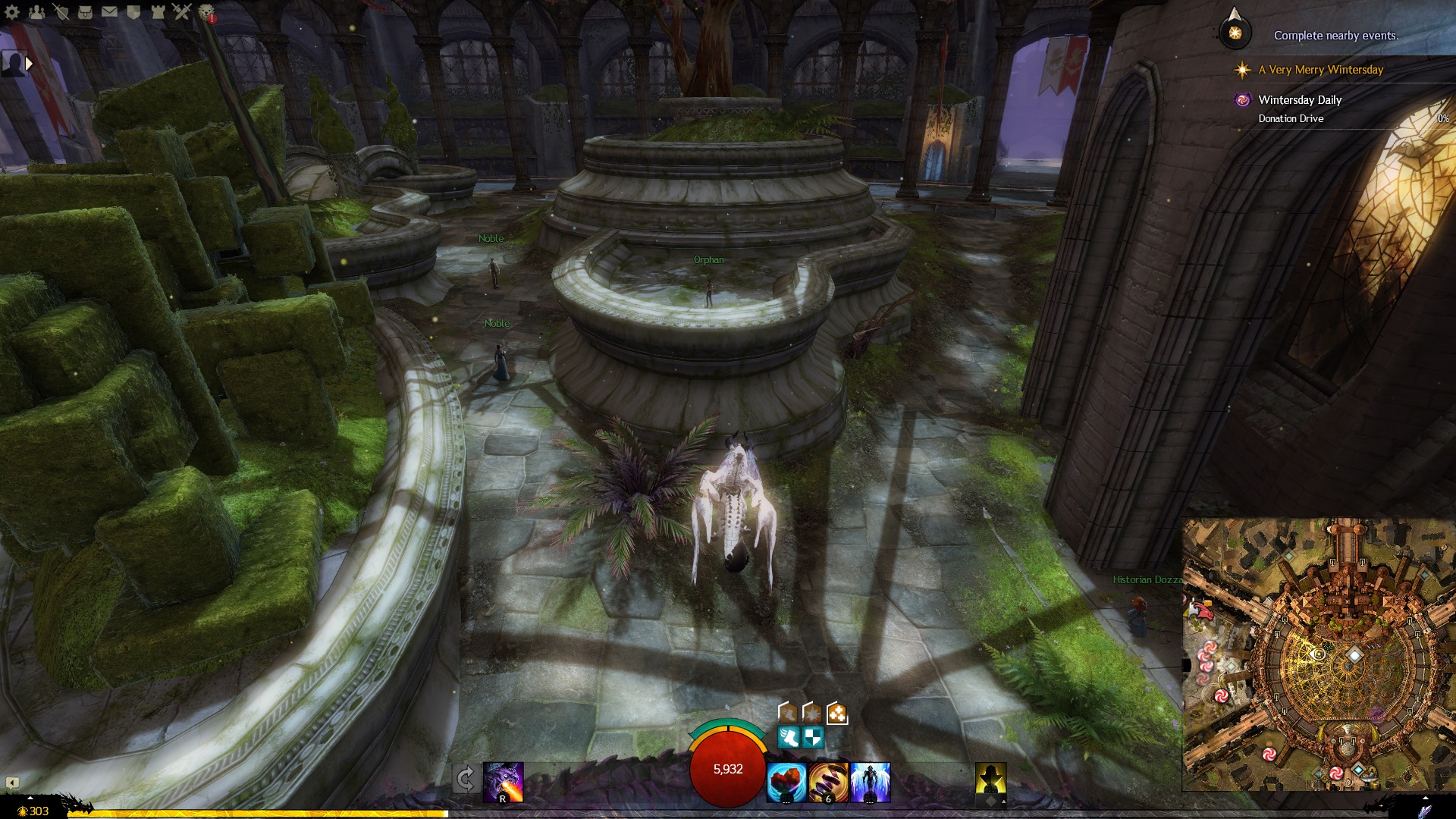1456x819 pixels.
Task: Open the contacts and LFG panel
Action: tap(36, 11)
